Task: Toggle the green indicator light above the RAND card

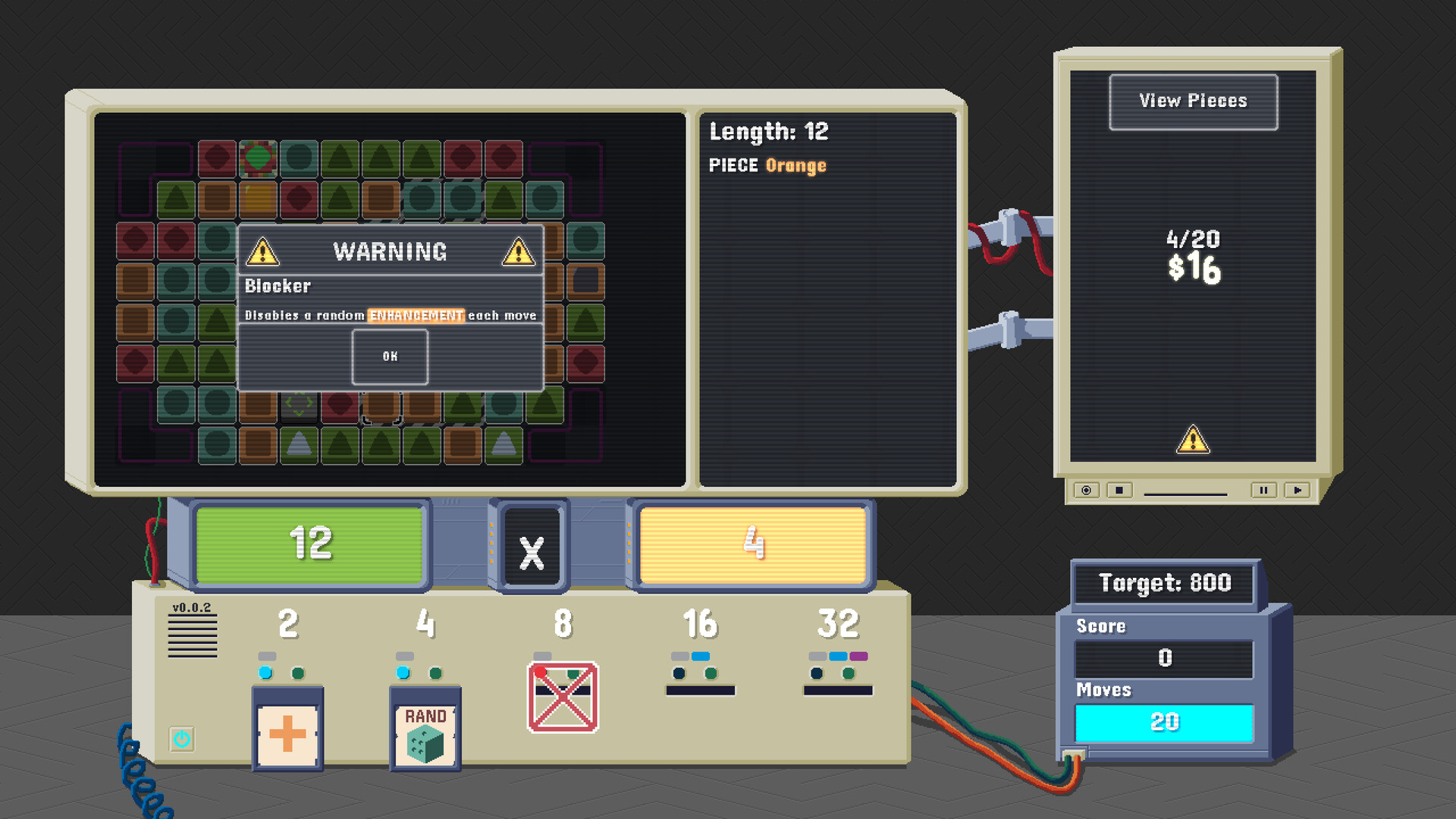Action: coord(435,671)
